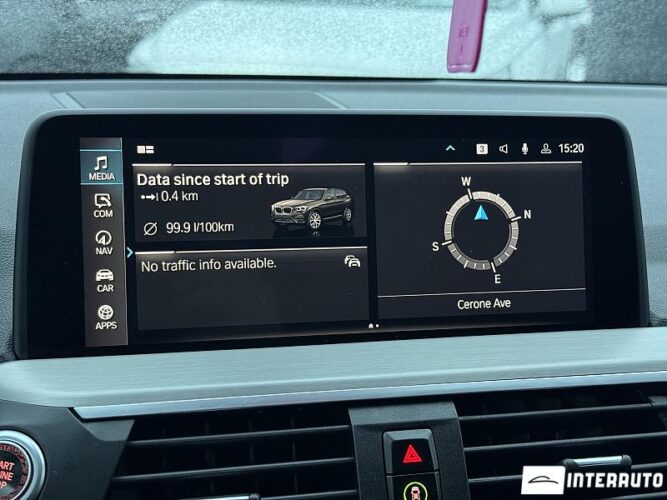Open the compass navigation widget

[x=481, y=230]
